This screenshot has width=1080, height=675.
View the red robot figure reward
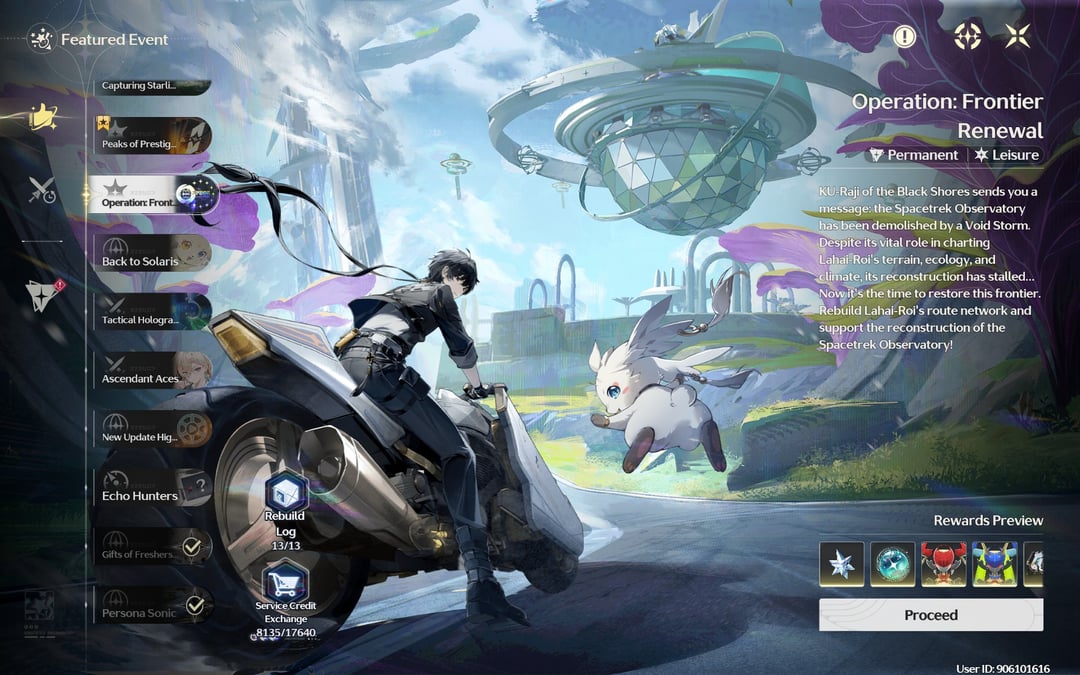[x=943, y=564]
